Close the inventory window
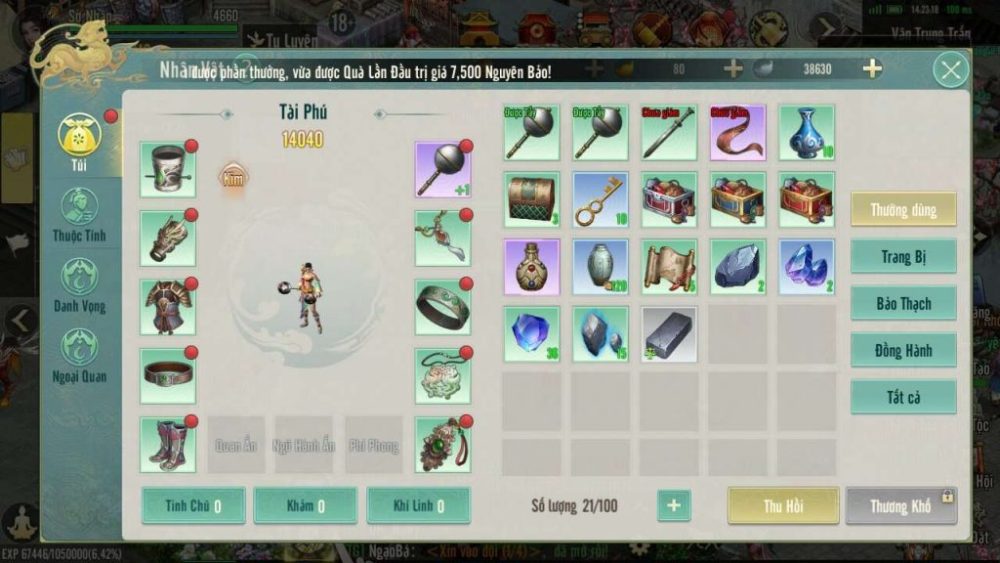The image size is (1000, 563). point(950,70)
